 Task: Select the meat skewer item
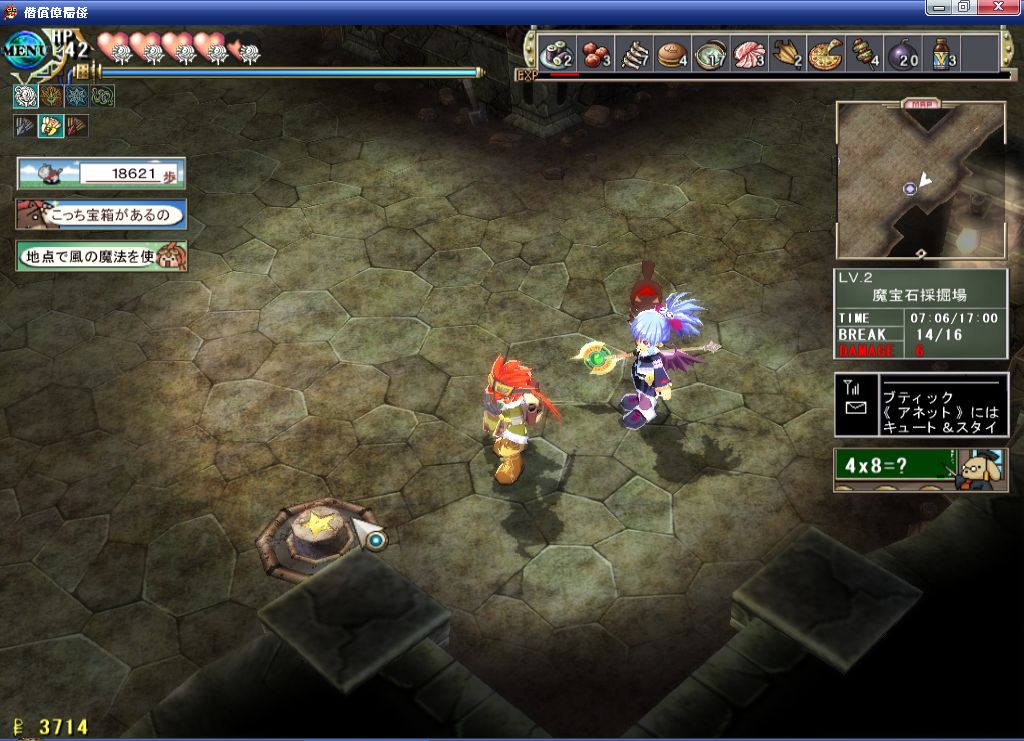point(864,53)
